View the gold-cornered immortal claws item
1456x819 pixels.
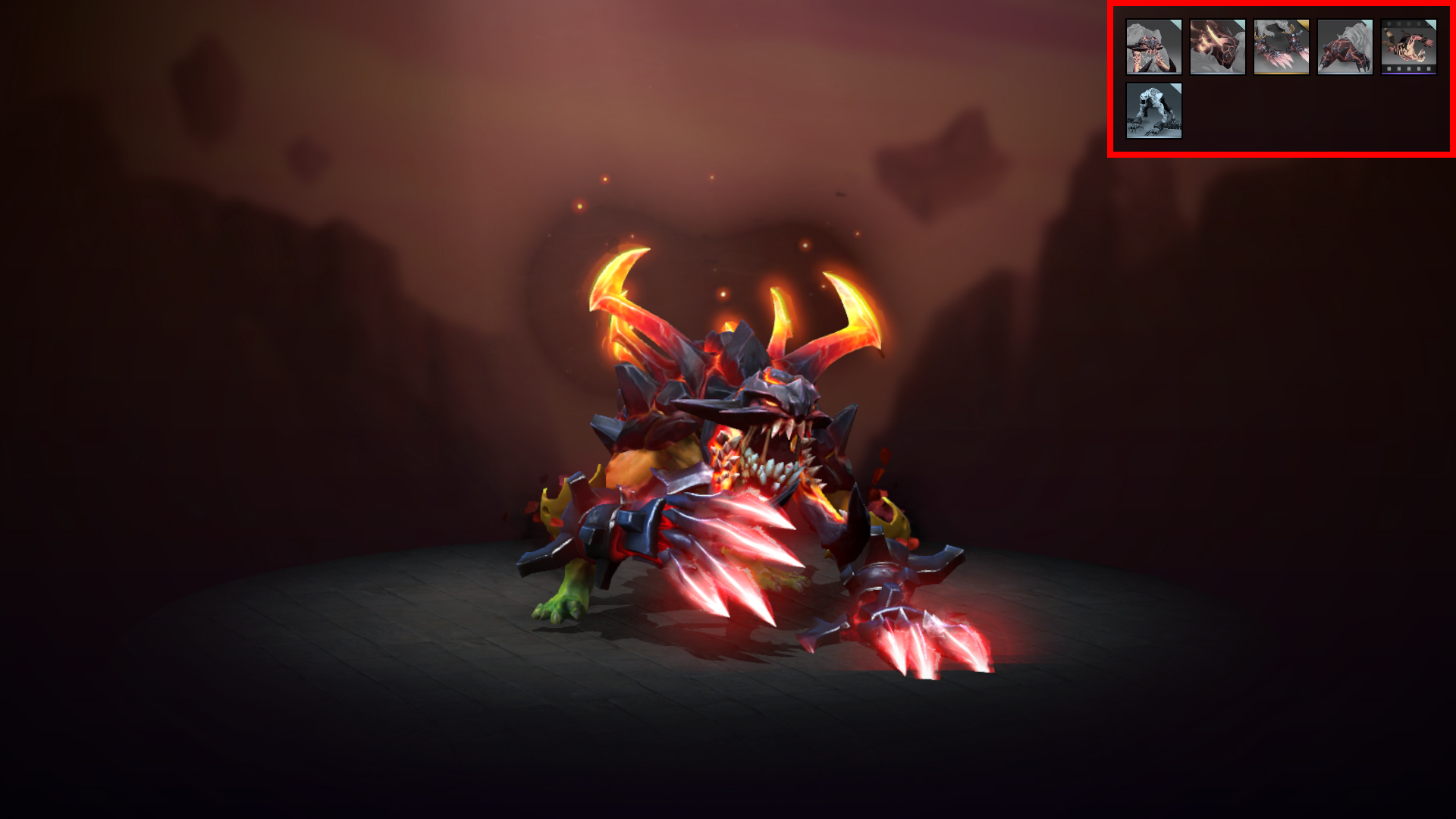[x=1282, y=47]
